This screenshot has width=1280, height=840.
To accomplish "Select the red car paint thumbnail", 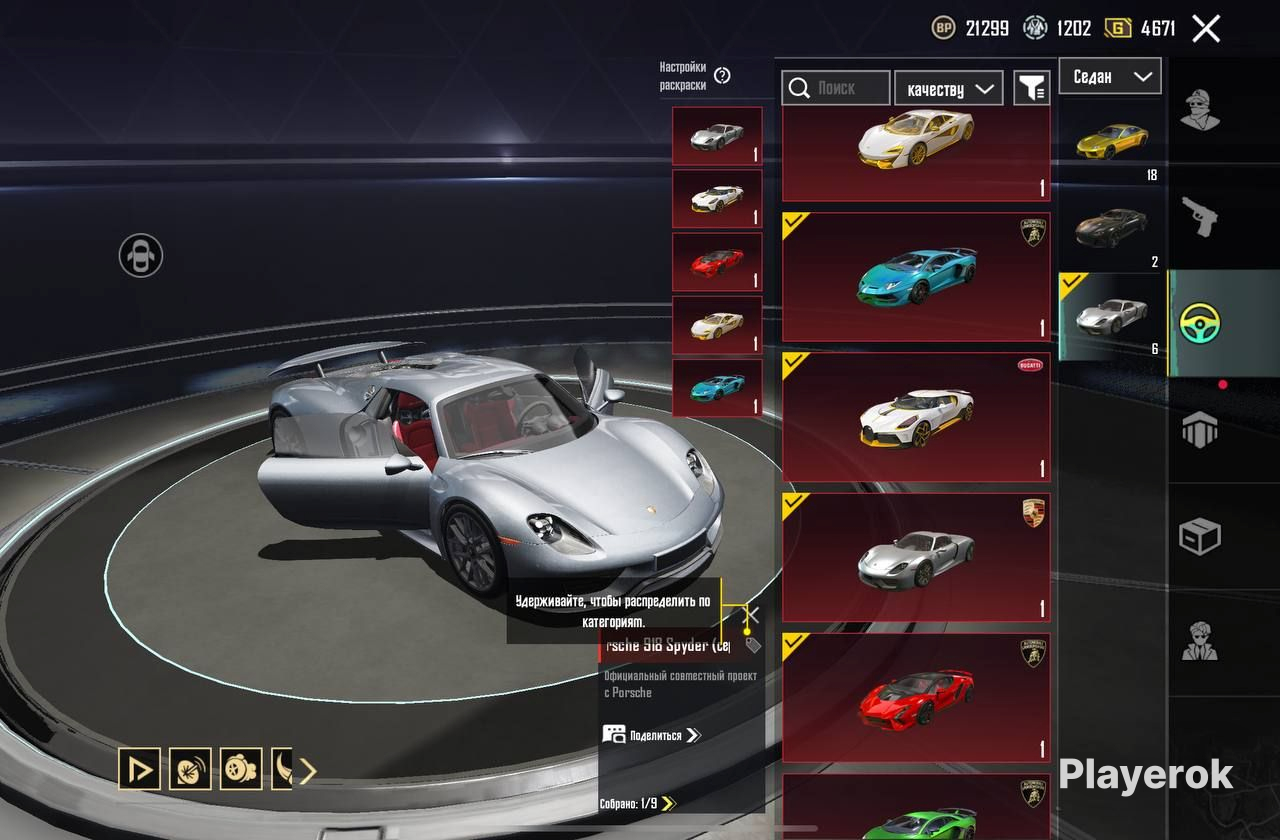I will (x=717, y=262).
